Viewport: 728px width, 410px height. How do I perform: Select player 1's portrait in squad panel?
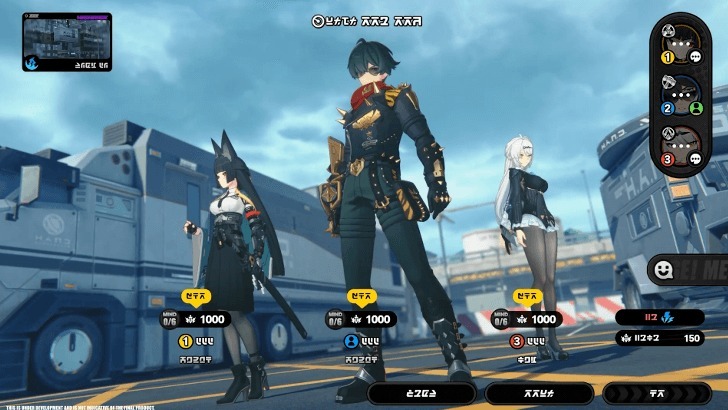683,43
